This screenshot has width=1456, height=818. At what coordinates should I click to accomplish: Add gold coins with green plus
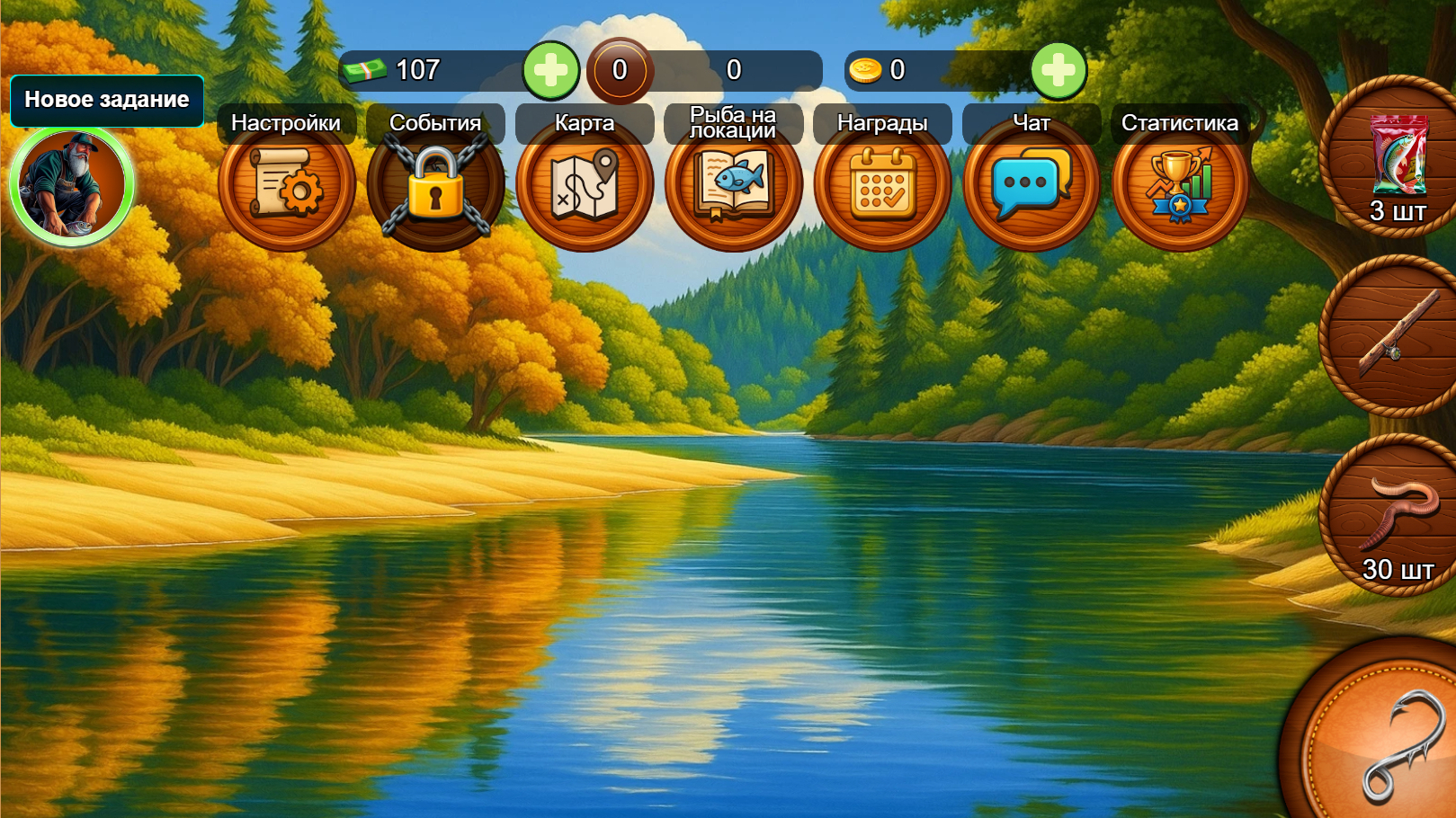1059,70
